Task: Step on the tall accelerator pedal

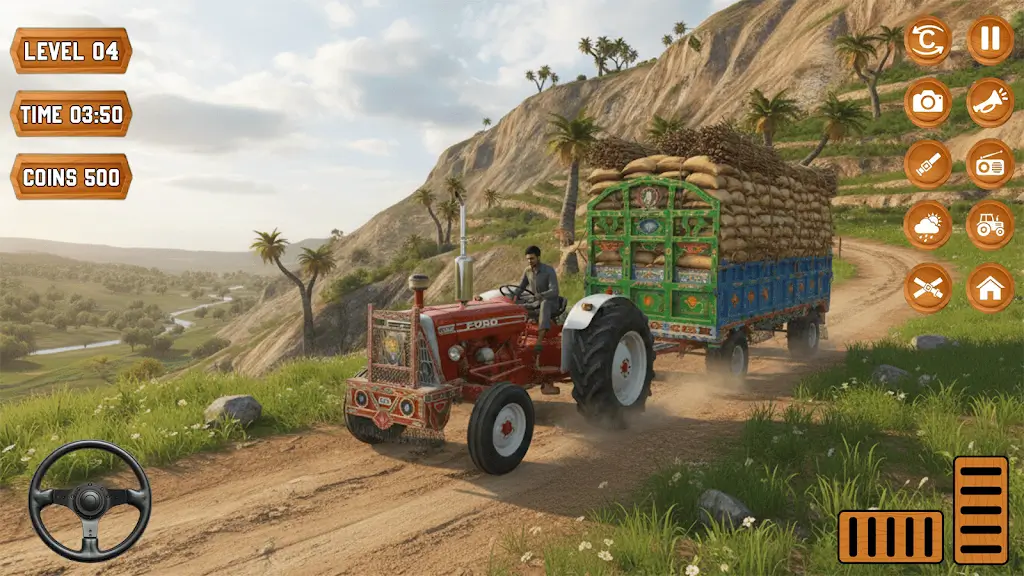Action: pyautogui.click(x=980, y=510)
